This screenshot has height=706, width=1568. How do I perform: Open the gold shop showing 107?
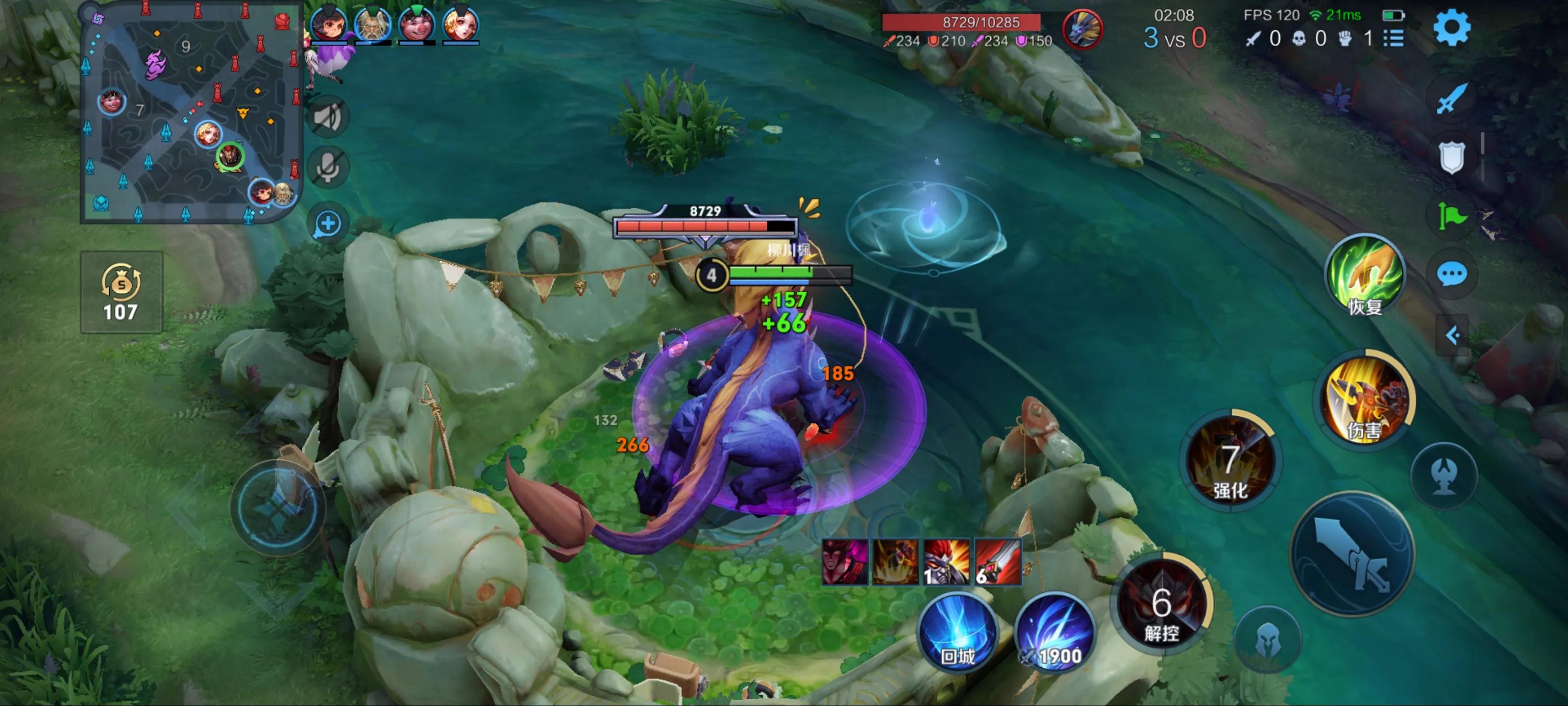click(121, 292)
